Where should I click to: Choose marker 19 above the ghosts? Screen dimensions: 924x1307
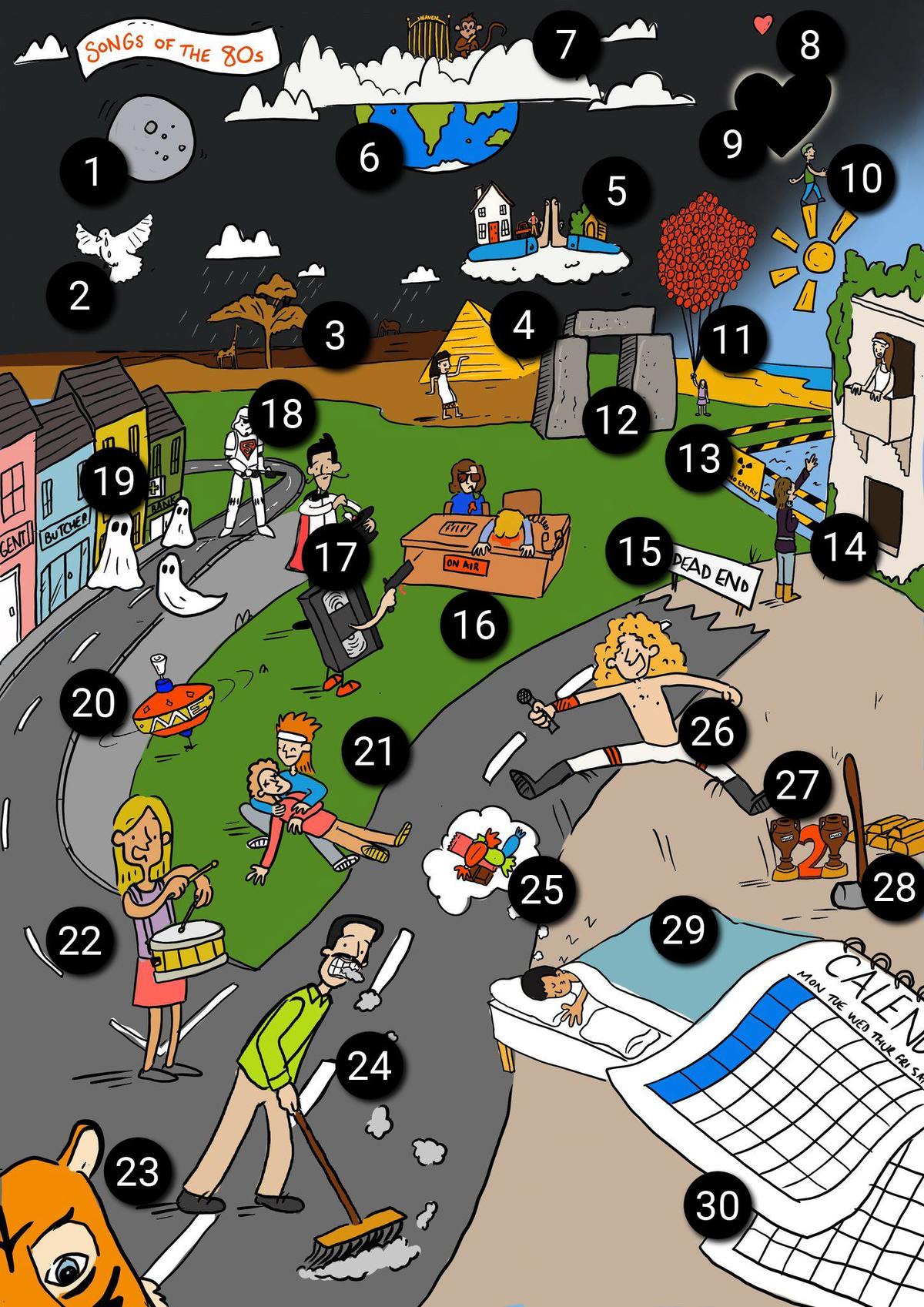[114, 482]
